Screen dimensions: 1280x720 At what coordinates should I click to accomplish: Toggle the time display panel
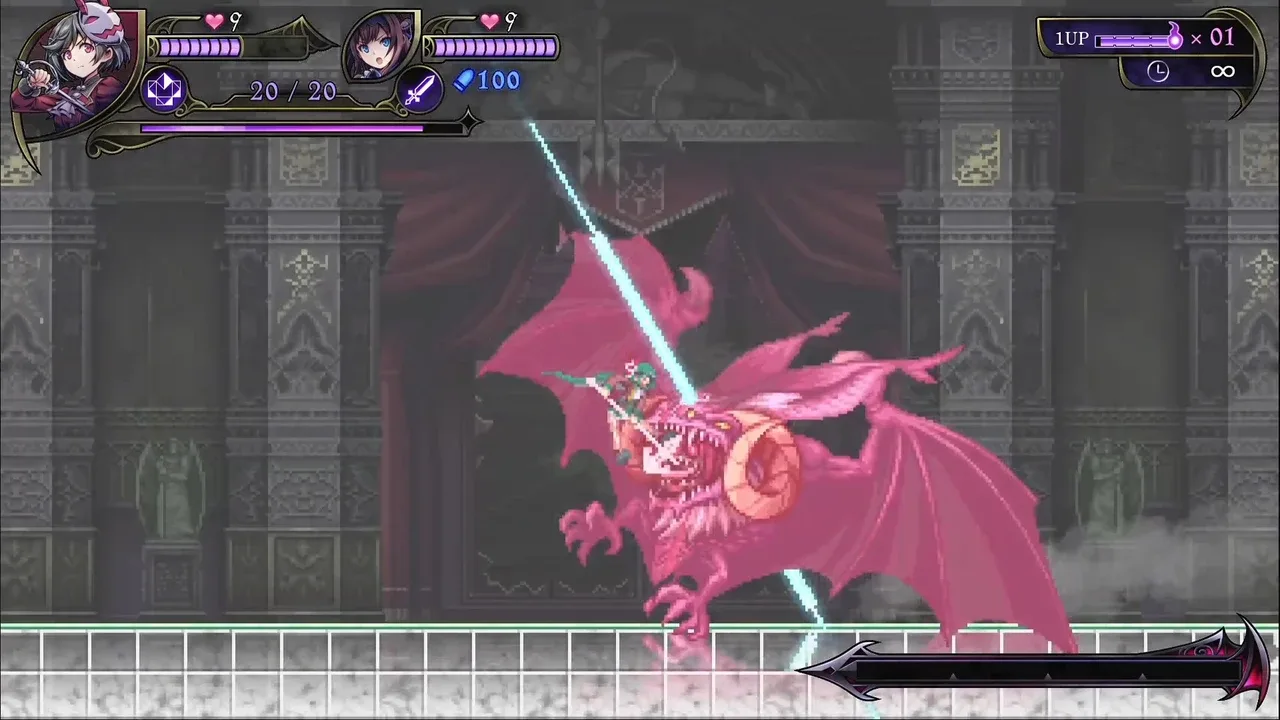(x=1190, y=71)
